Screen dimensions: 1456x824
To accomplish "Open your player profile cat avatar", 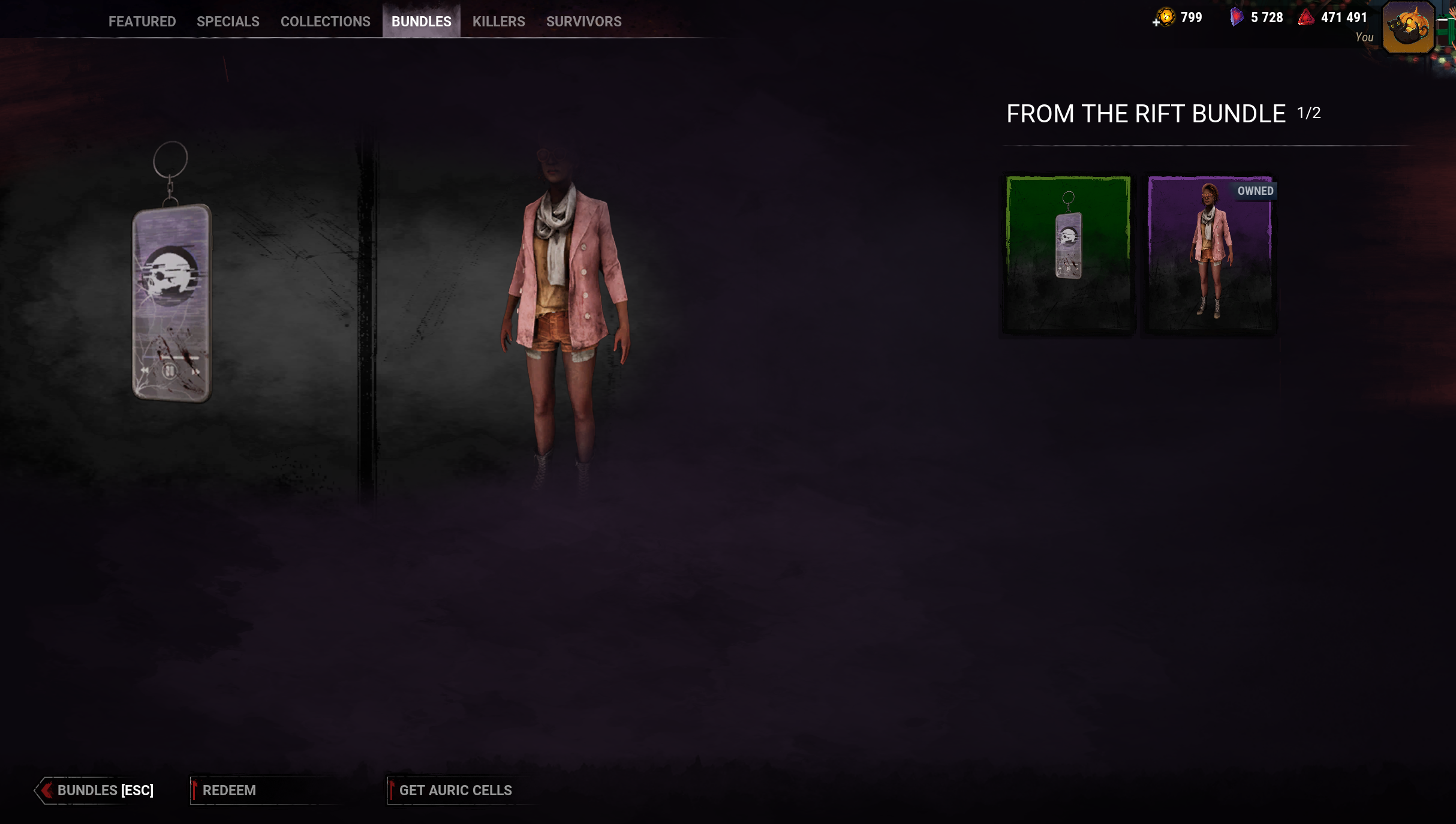I will (x=1407, y=27).
